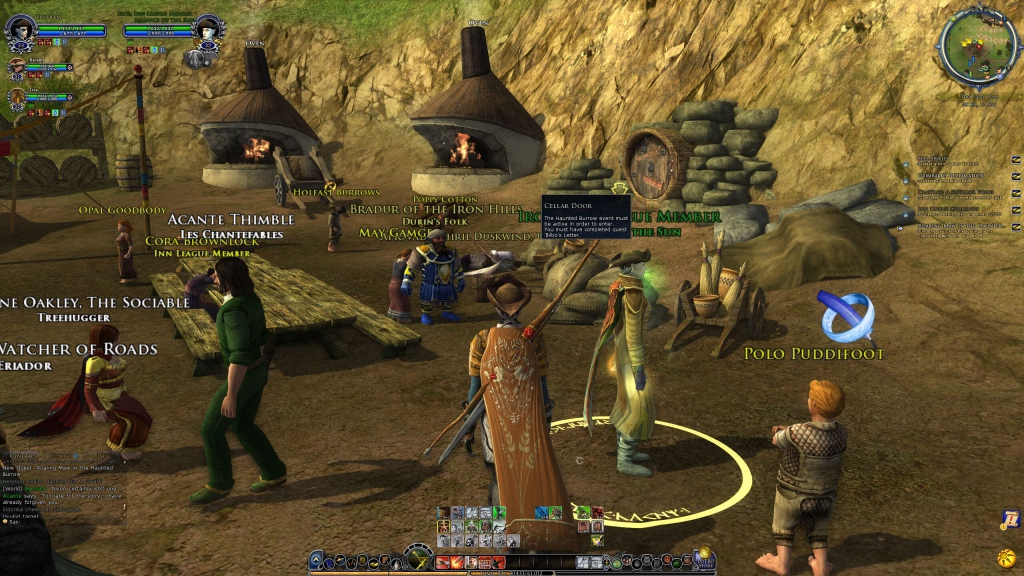Use the first red skill in quickbar

click(x=442, y=562)
